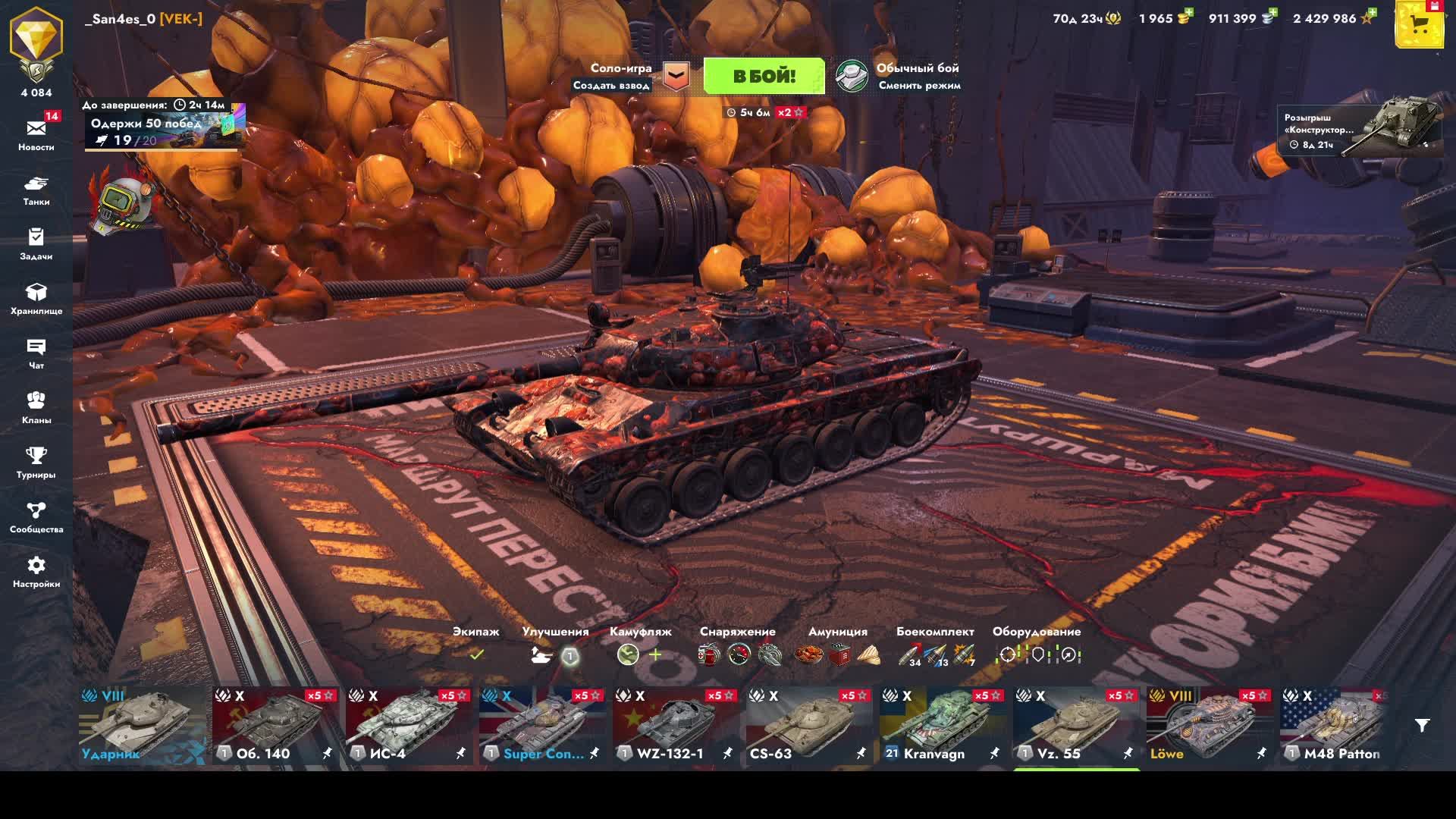1456x819 pixels.
Task: Choose the Kranvagn tank card
Action: click(943, 726)
